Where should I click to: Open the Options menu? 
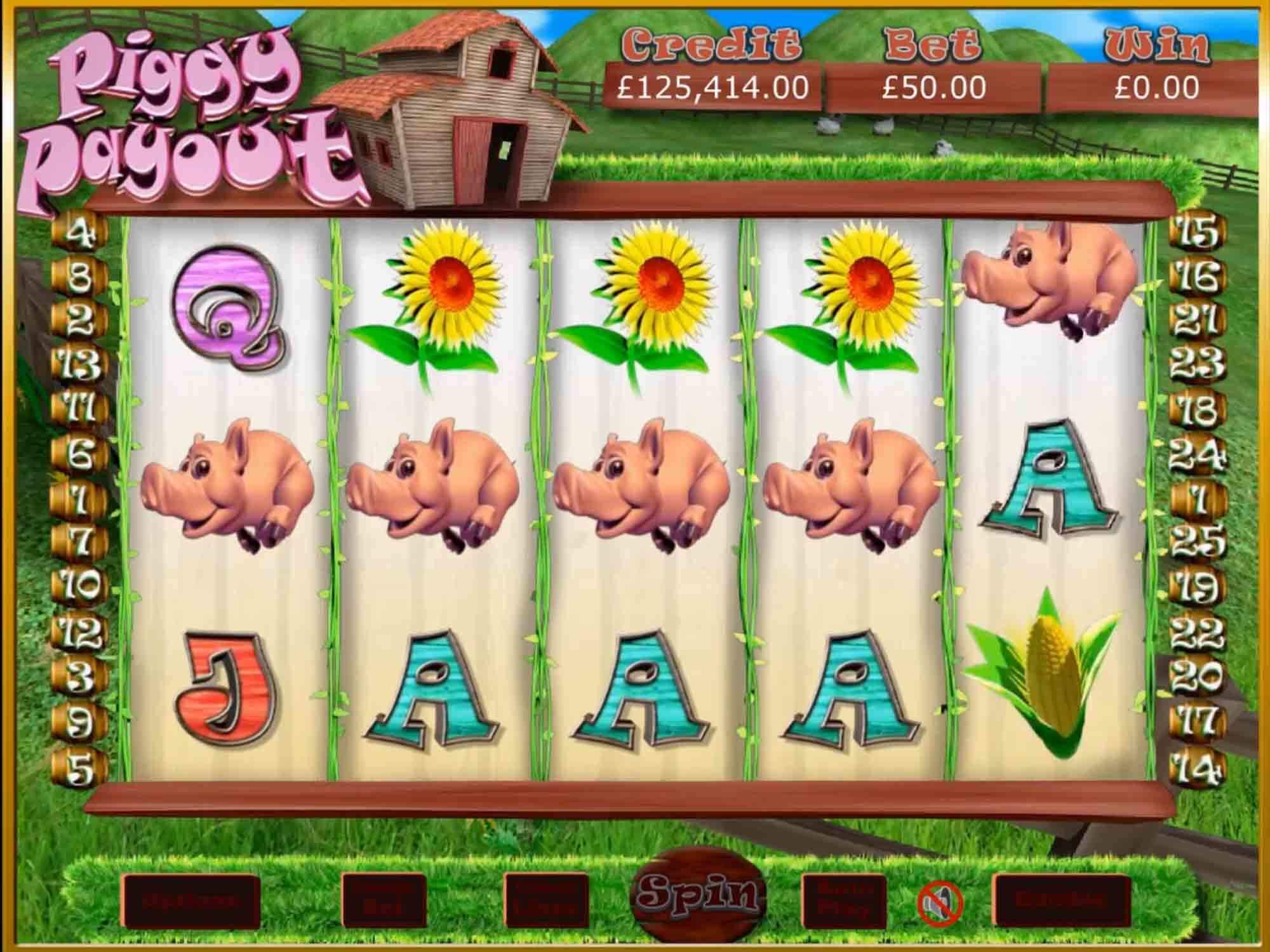coord(190,901)
